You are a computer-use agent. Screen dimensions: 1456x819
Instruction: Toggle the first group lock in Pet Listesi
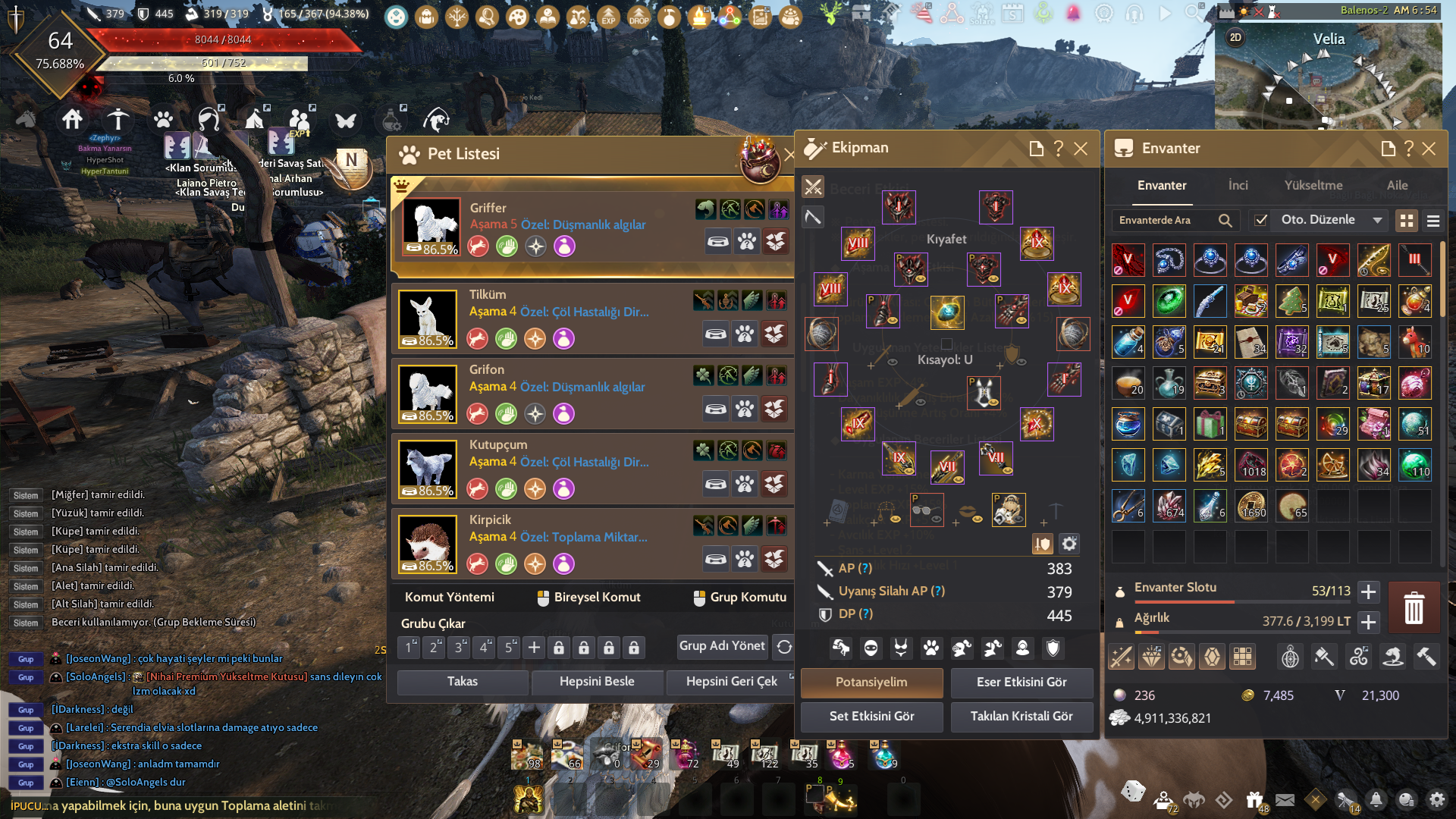[558, 648]
